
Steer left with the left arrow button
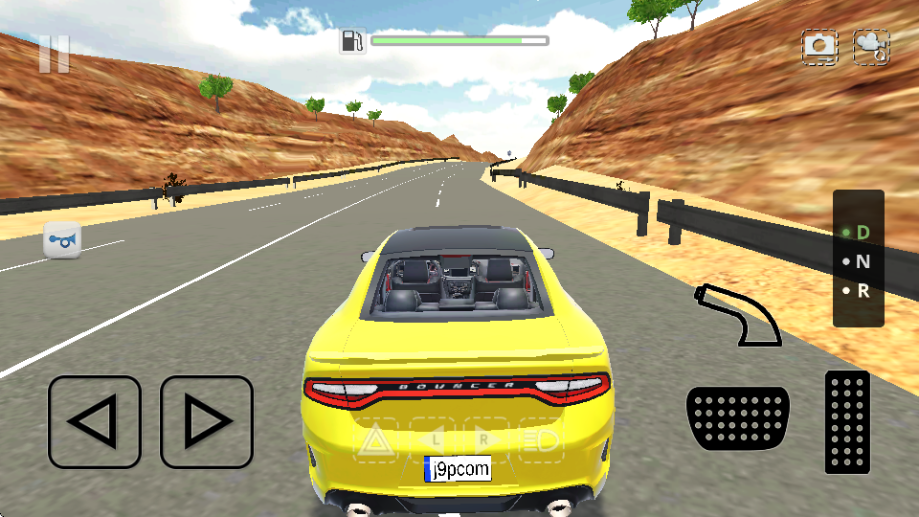click(95, 422)
